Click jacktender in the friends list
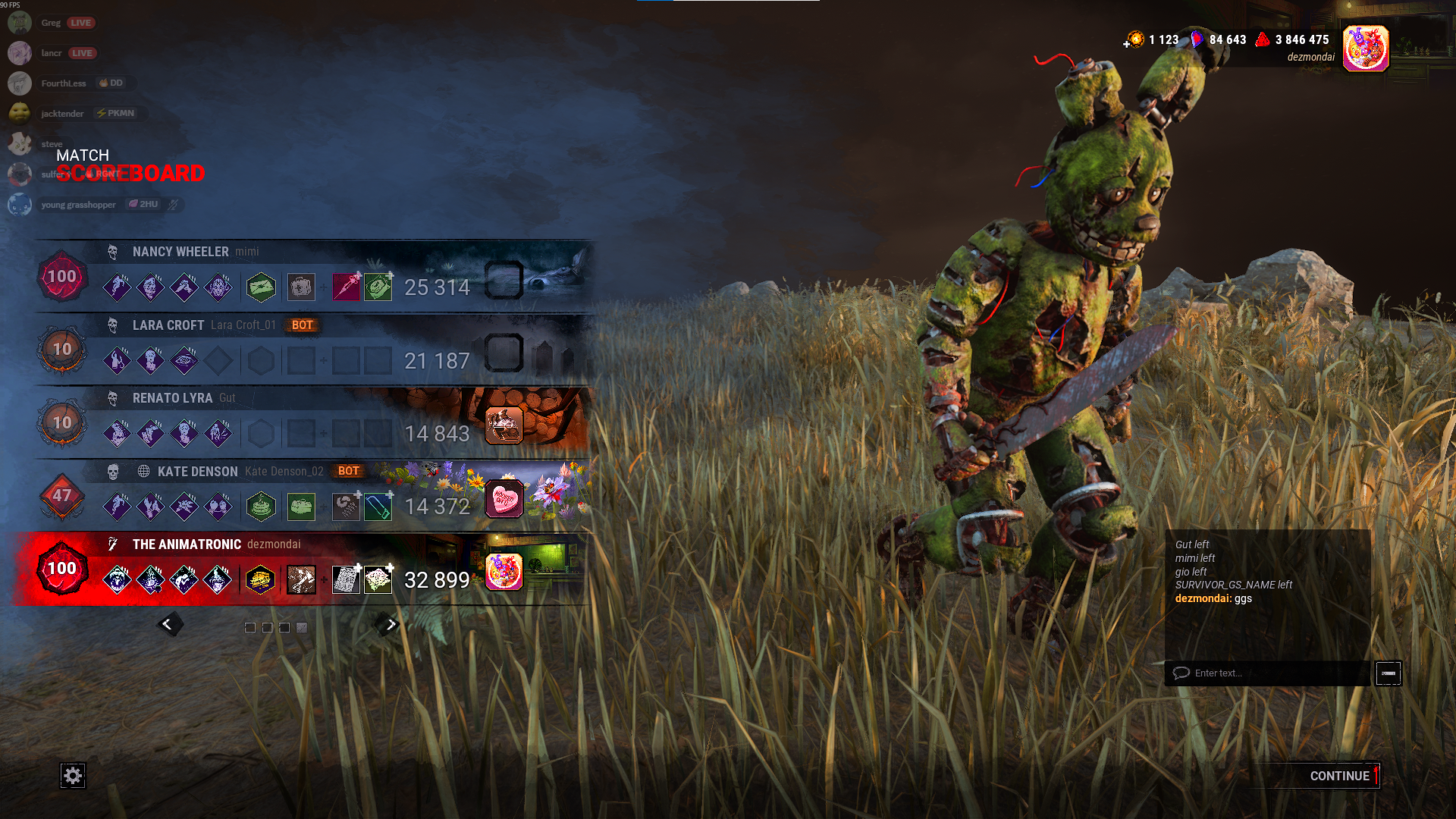Screen dimensions: 1456x819 coord(61,113)
